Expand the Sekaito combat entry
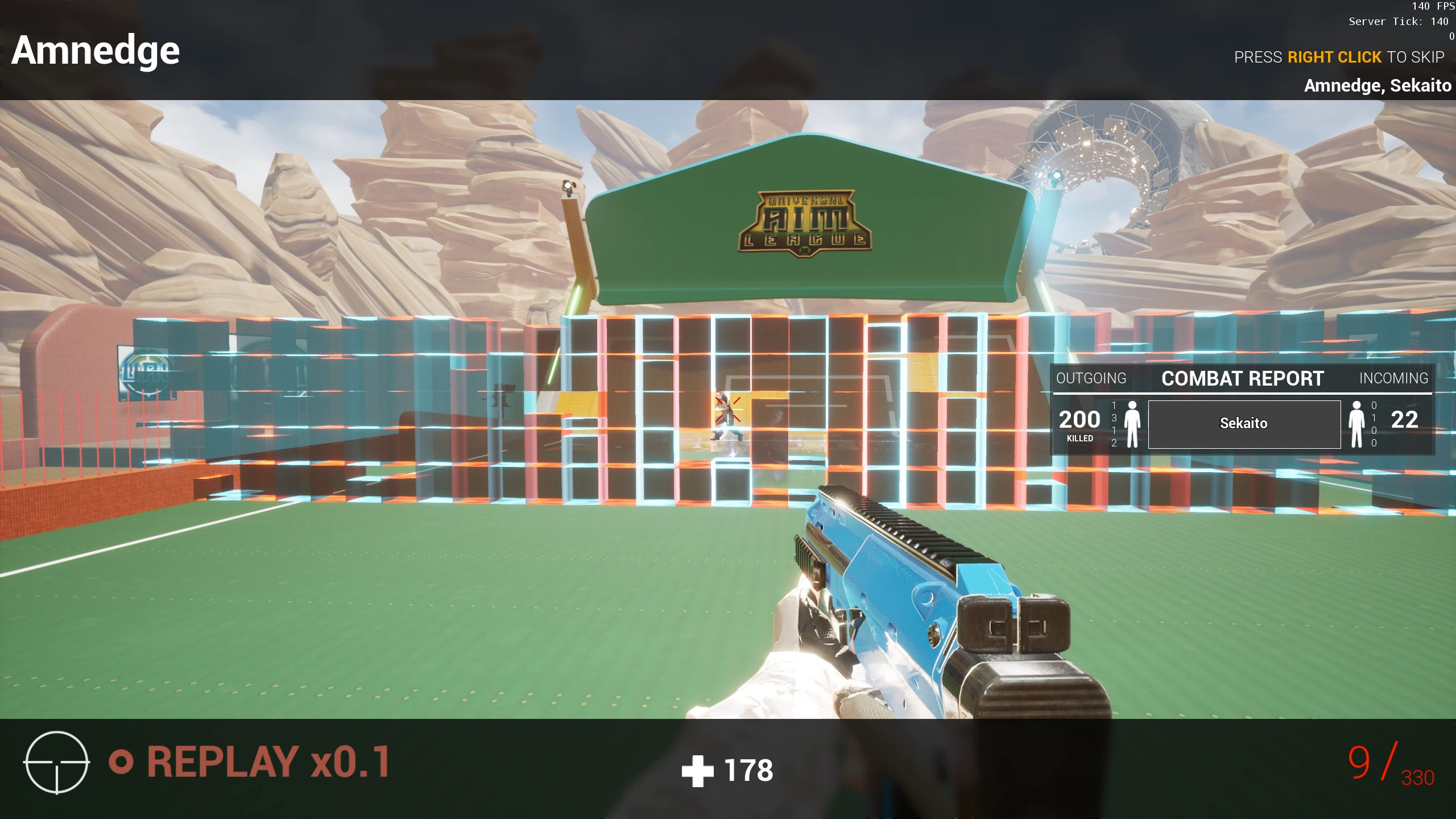 click(x=1244, y=423)
